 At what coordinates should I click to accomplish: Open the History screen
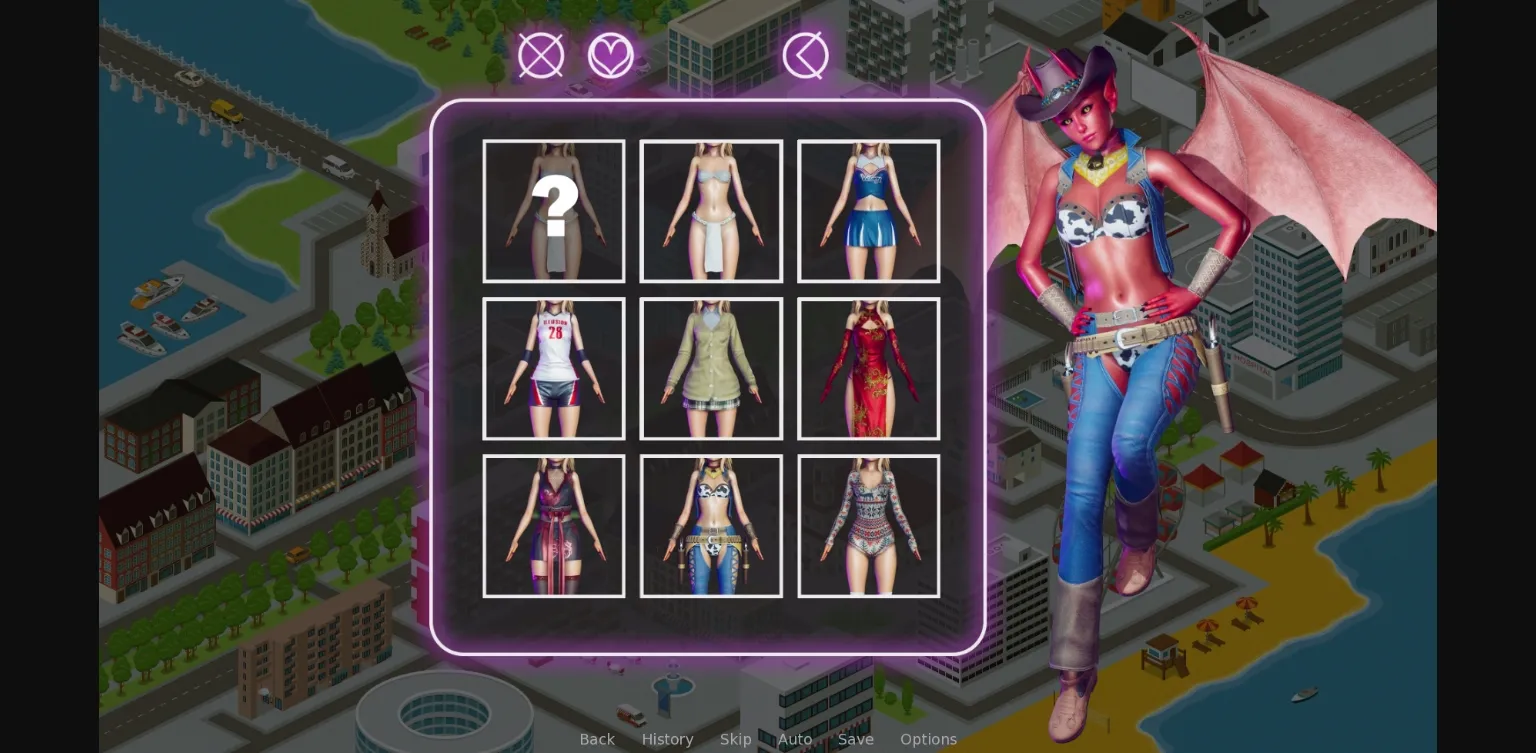click(667, 739)
